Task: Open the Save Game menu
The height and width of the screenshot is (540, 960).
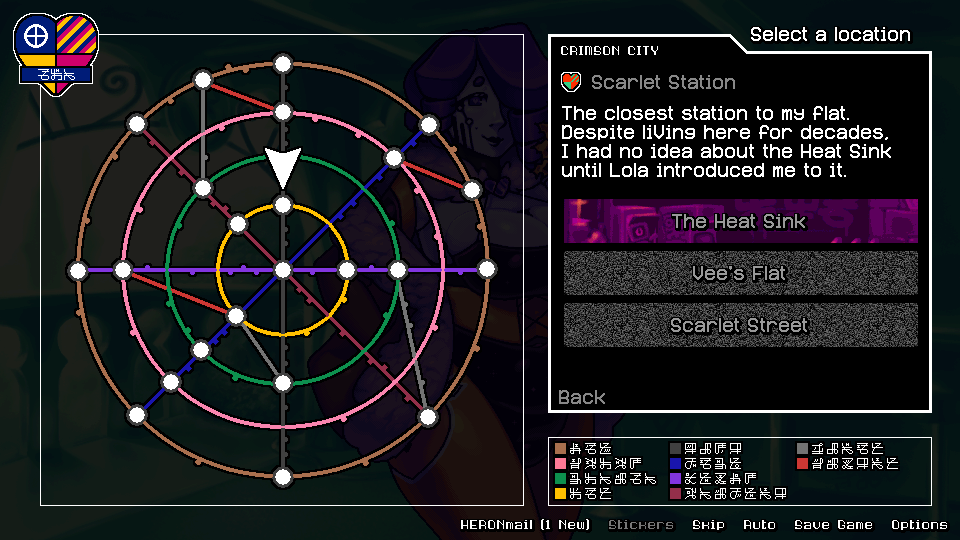Action: click(x=833, y=524)
